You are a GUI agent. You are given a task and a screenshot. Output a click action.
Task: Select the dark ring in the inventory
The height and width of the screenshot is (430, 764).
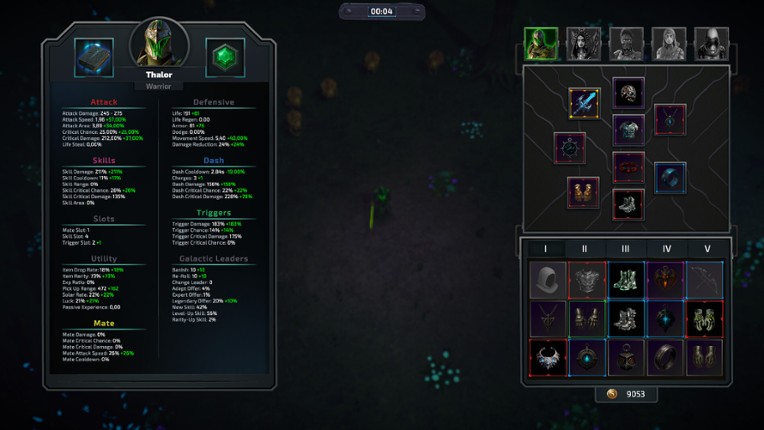click(x=666, y=357)
